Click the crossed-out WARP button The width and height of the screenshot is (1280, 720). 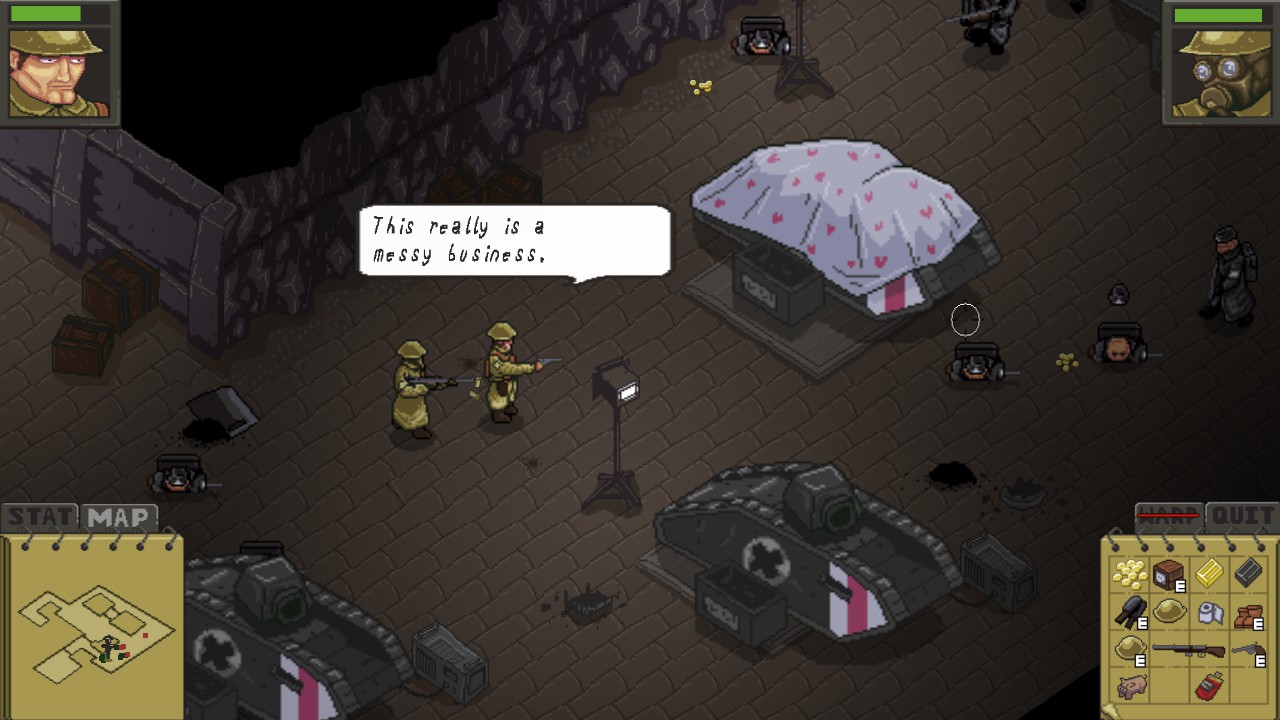[x=1169, y=516]
